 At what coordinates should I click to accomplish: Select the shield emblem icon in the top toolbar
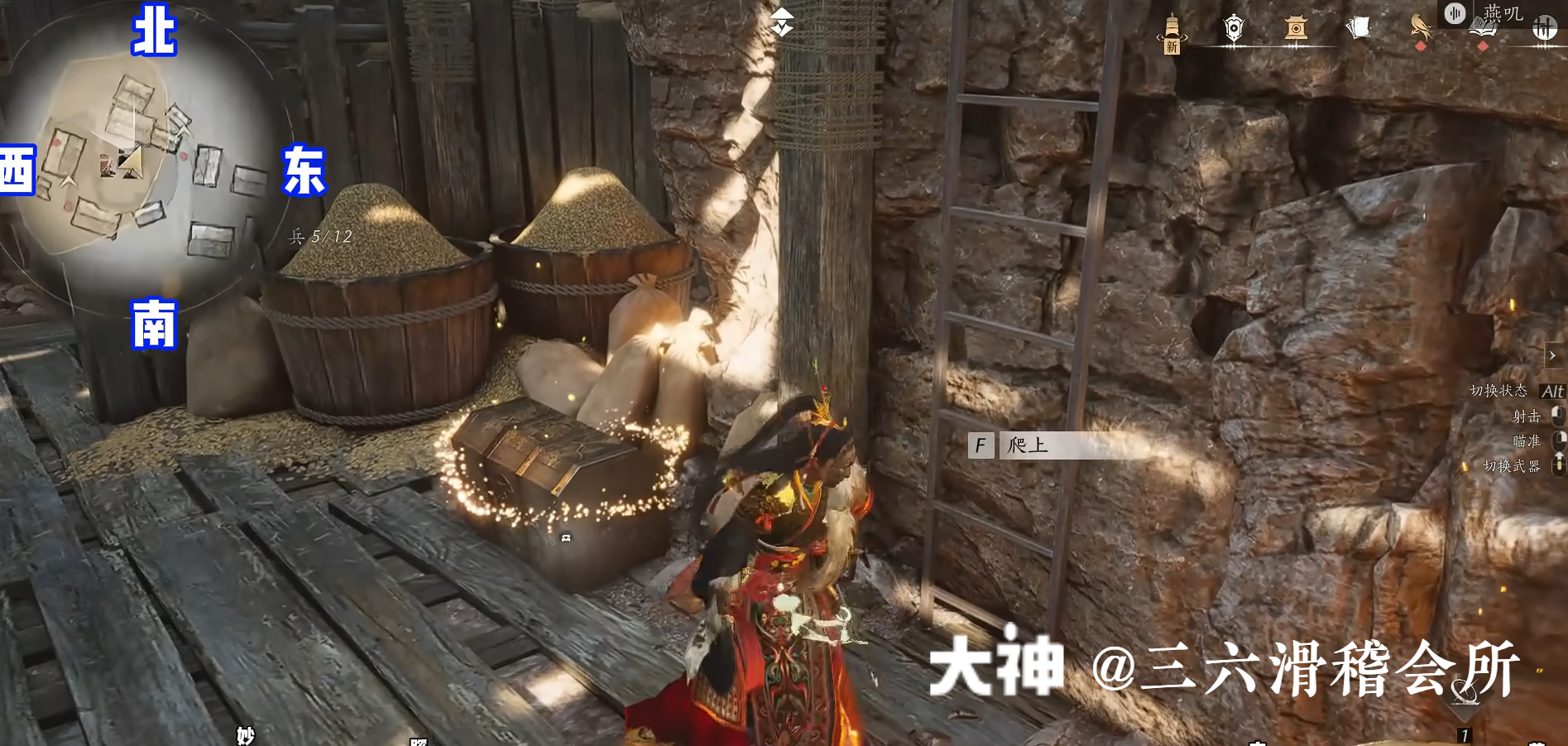coord(1233,26)
